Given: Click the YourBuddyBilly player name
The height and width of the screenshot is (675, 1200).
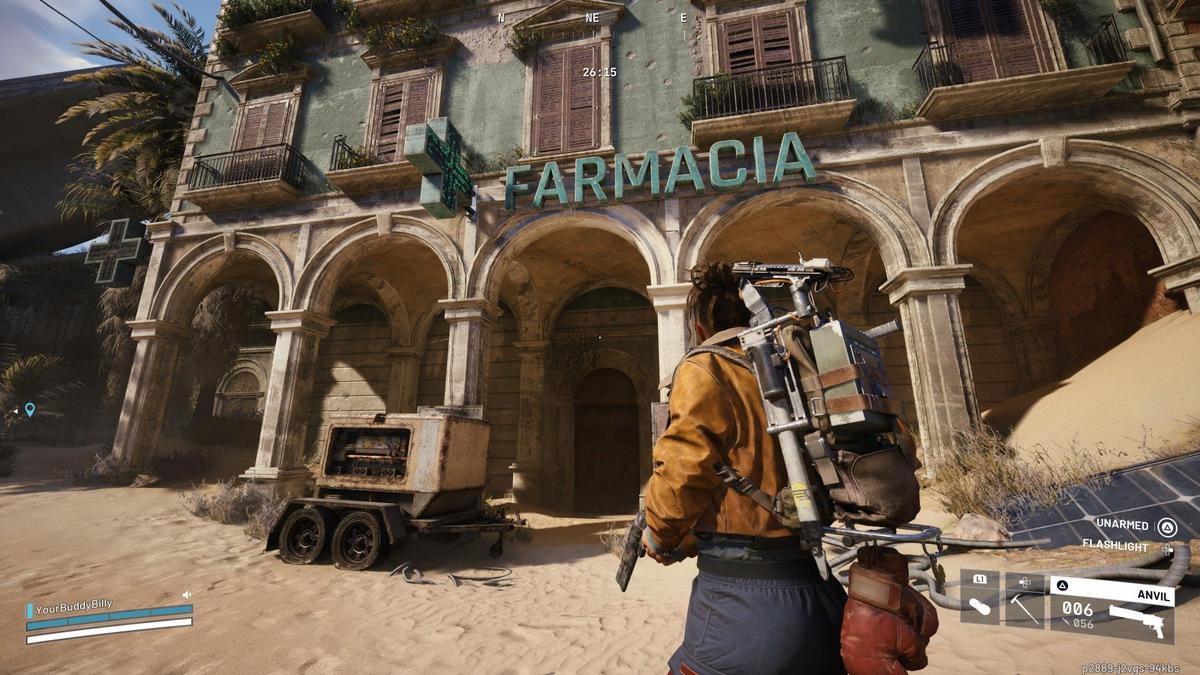Looking at the screenshot, I should [74, 606].
